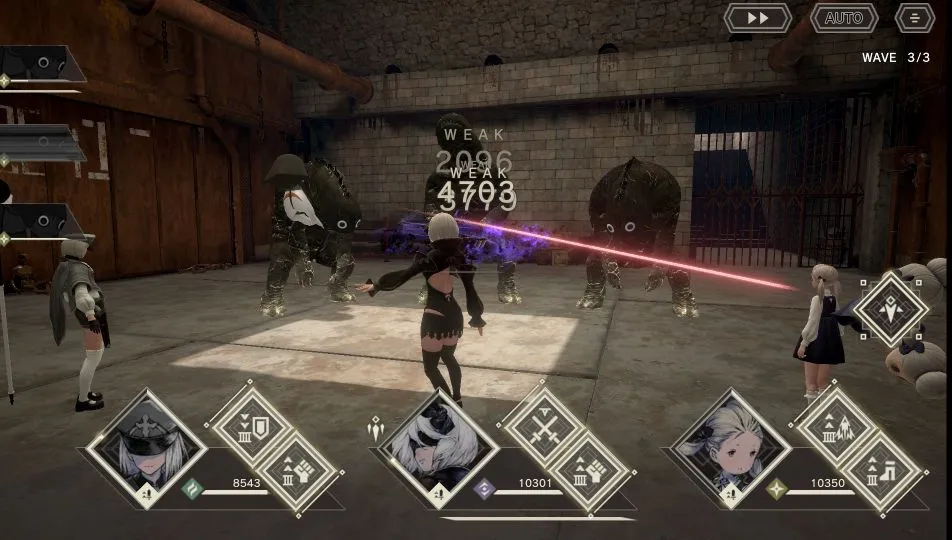Toggle the fast-forward battle speed button
Viewport: 952px width, 540px height.
click(757, 18)
